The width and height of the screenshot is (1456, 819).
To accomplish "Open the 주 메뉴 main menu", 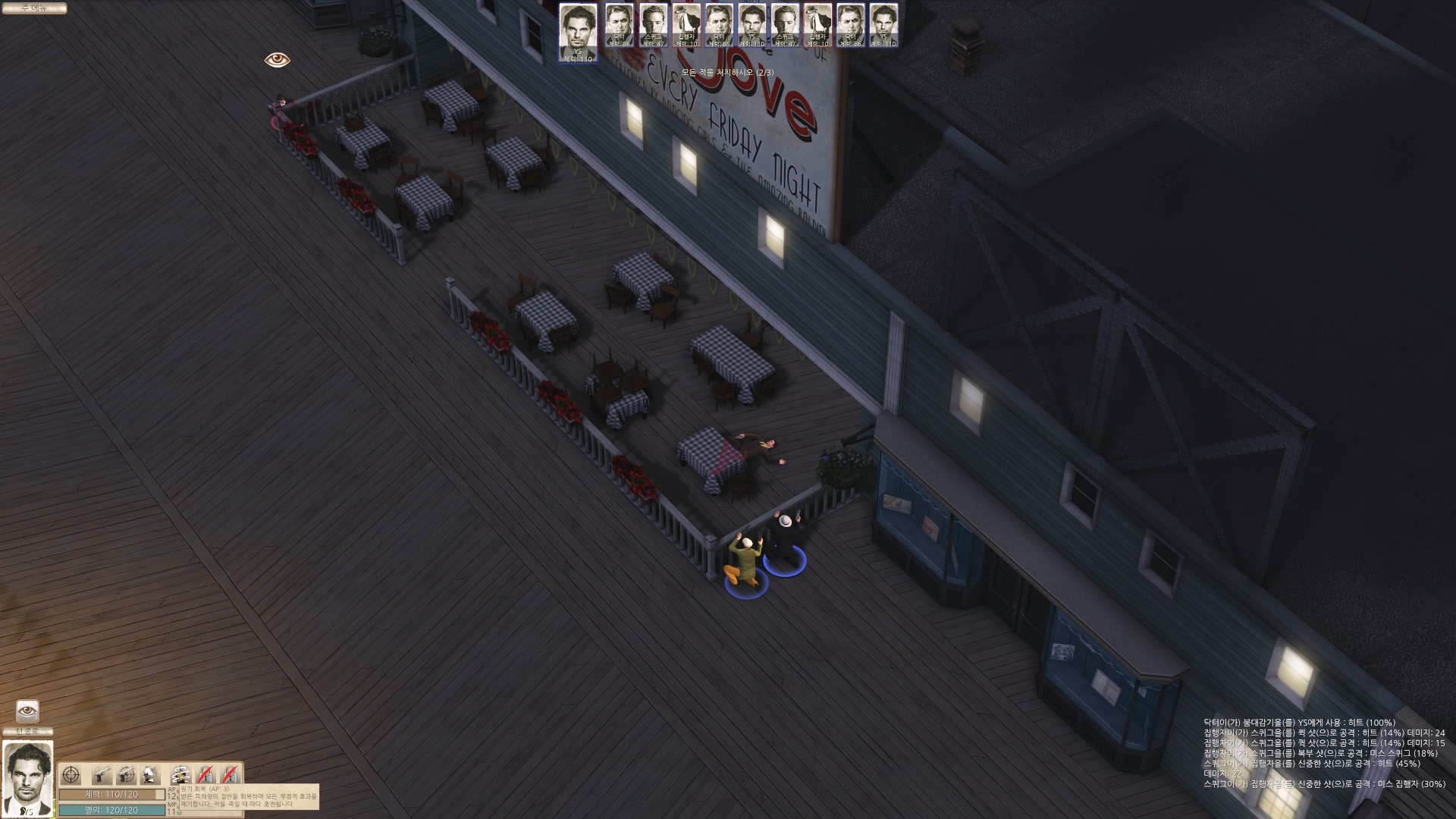I will tap(33, 8).
